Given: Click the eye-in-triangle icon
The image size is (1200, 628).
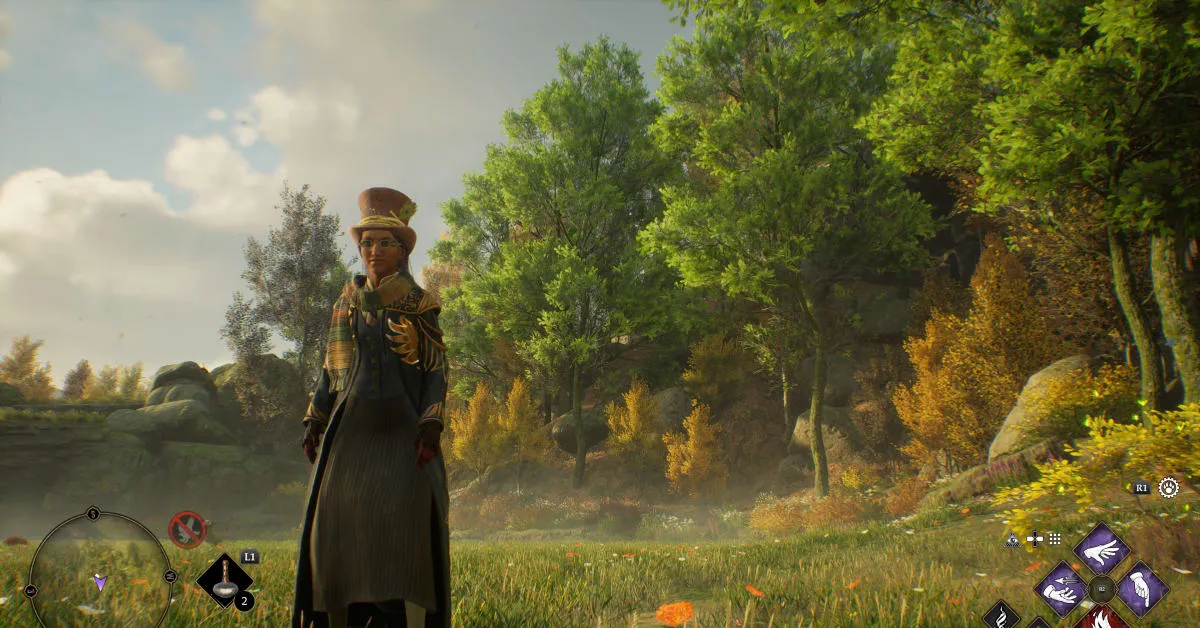Looking at the screenshot, I should point(1012,539).
